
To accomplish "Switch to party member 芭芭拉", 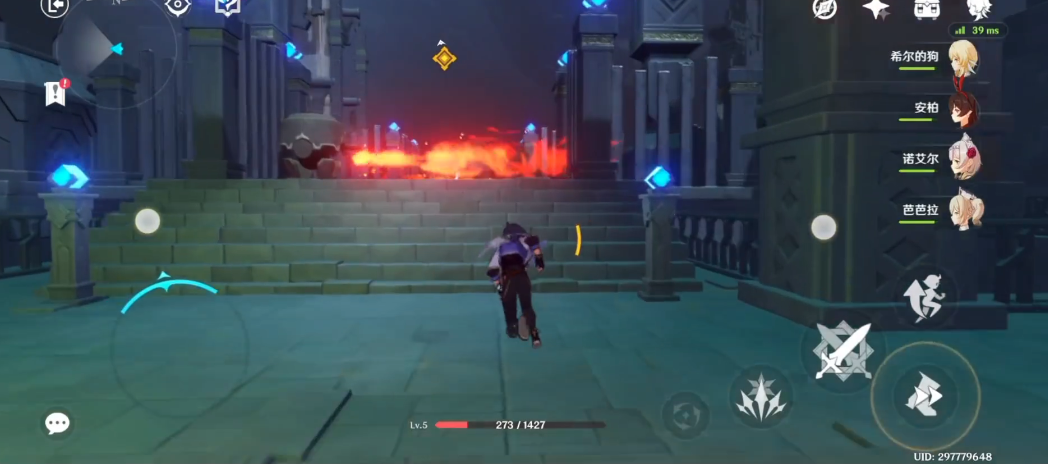I will 963,209.
